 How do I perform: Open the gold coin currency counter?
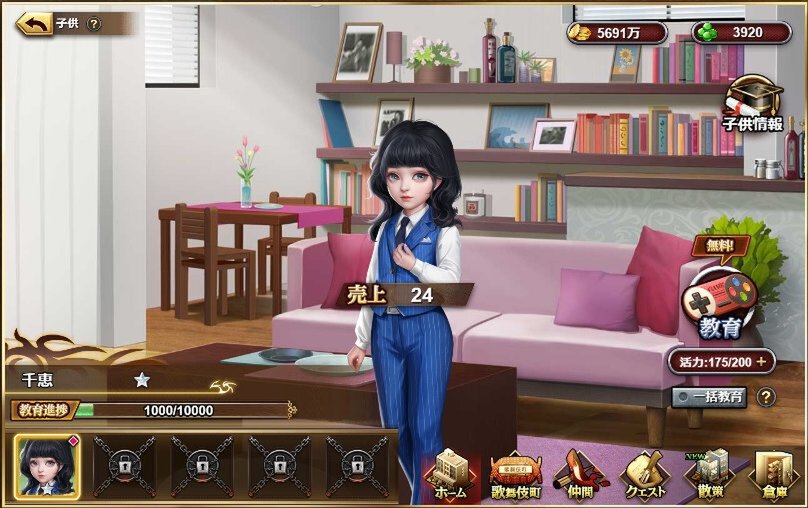pyautogui.click(x=616, y=32)
